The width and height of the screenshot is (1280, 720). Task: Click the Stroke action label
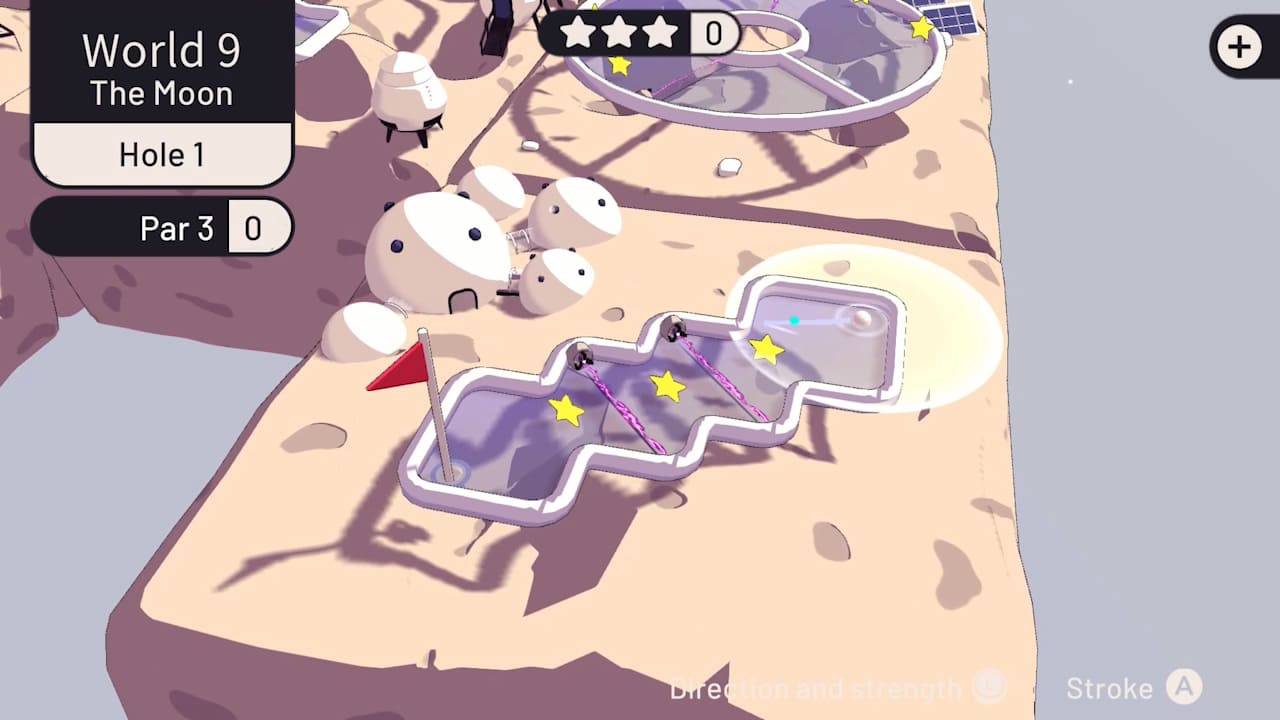point(1110,688)
